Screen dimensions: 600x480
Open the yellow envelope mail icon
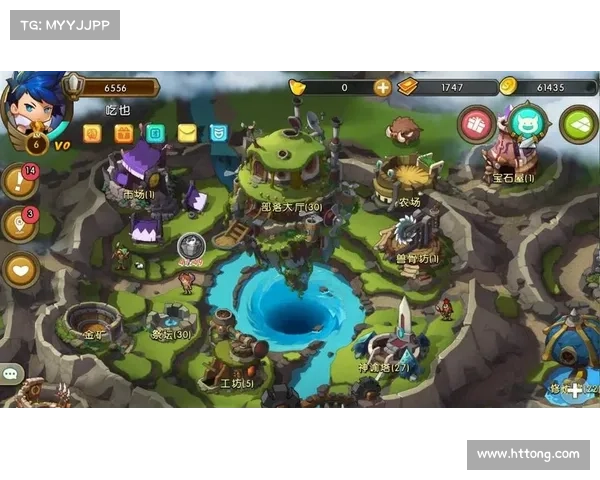click(187, 133)
